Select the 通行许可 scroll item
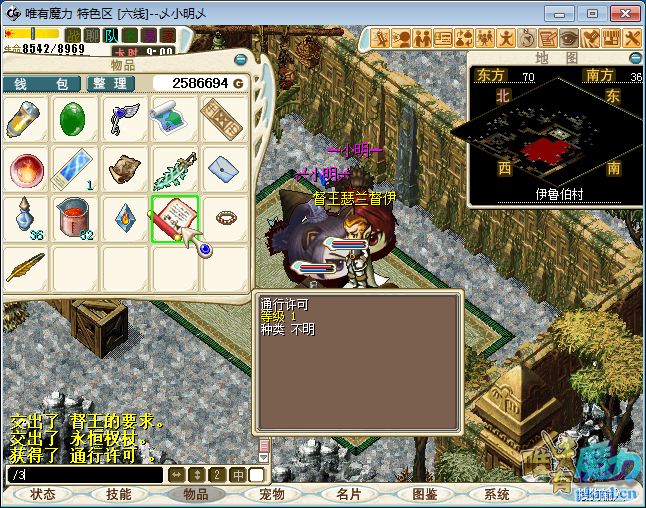646x508 pixels. [x=175, y=217]
